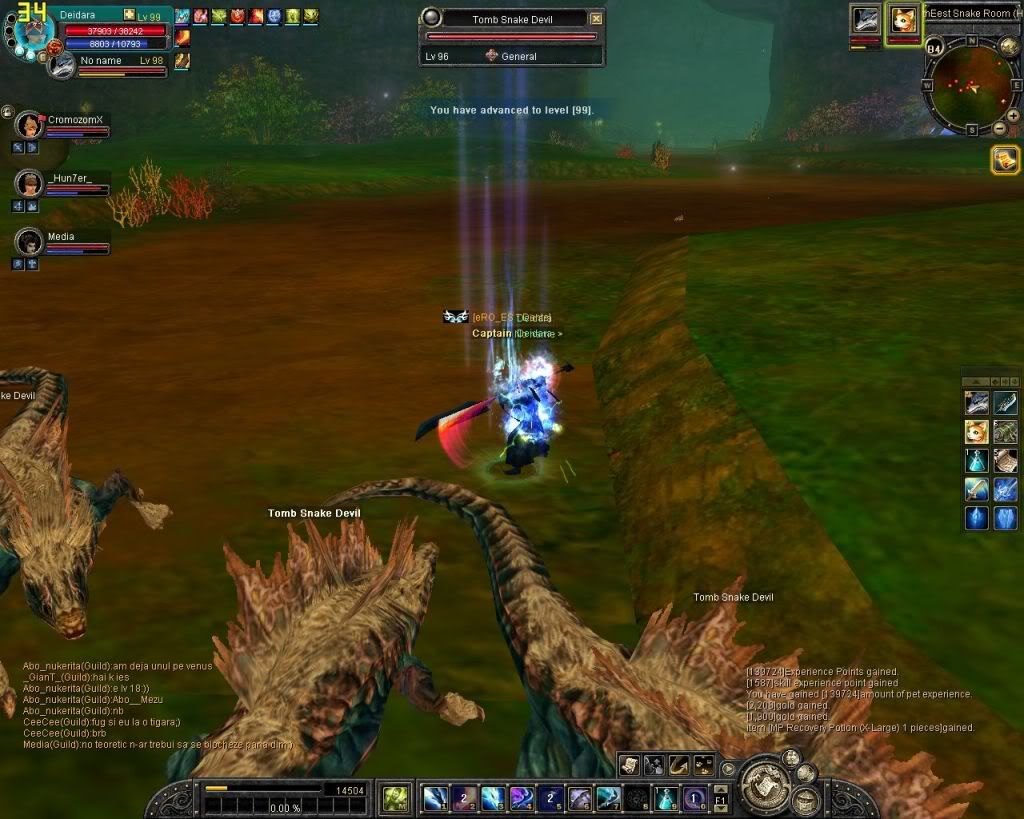Open the glowing quest scroll icon
This screenshot has height=819, width=1024.
click(1005, 160)
